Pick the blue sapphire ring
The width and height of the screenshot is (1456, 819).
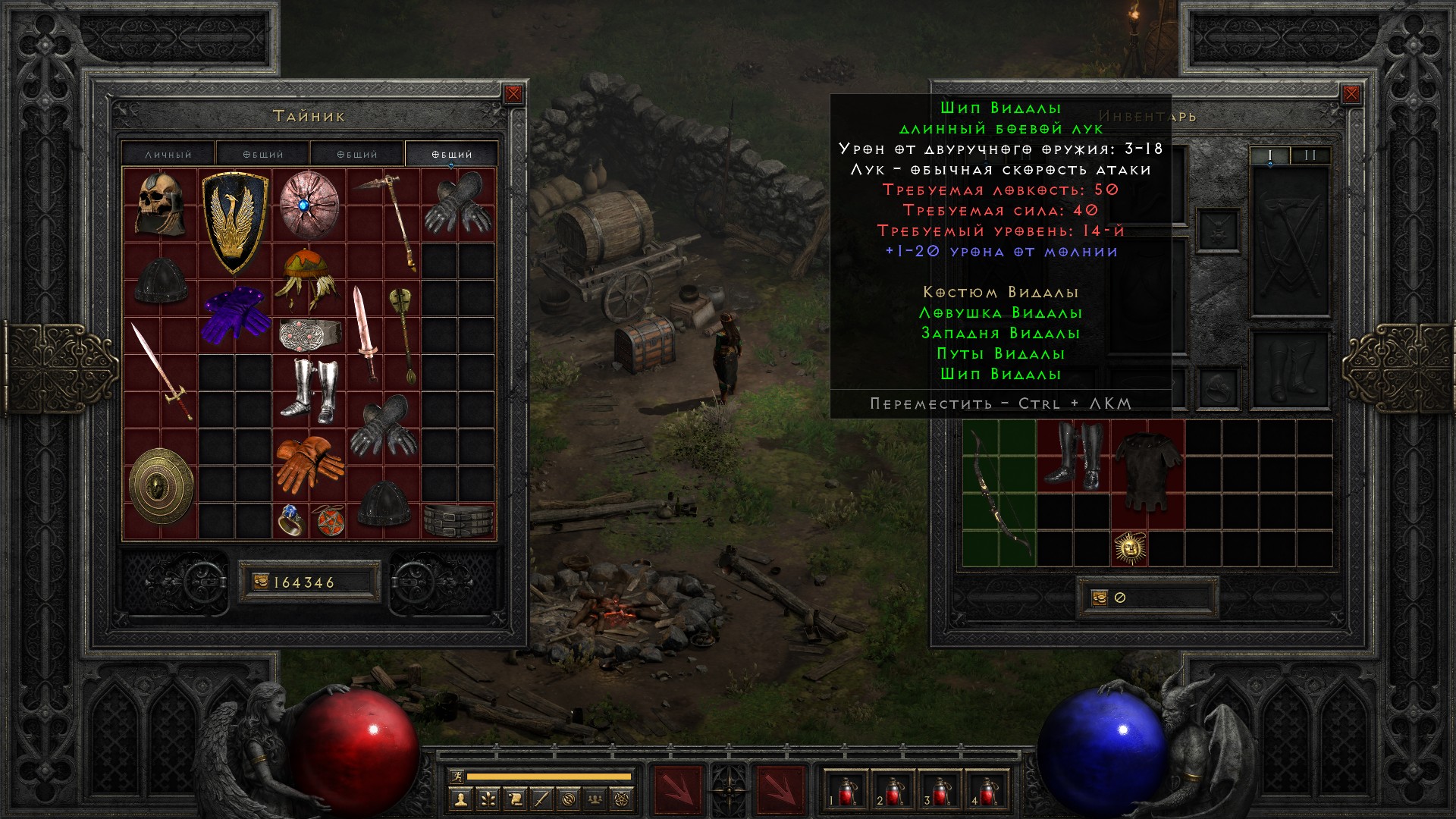click(x=290, y=520)
